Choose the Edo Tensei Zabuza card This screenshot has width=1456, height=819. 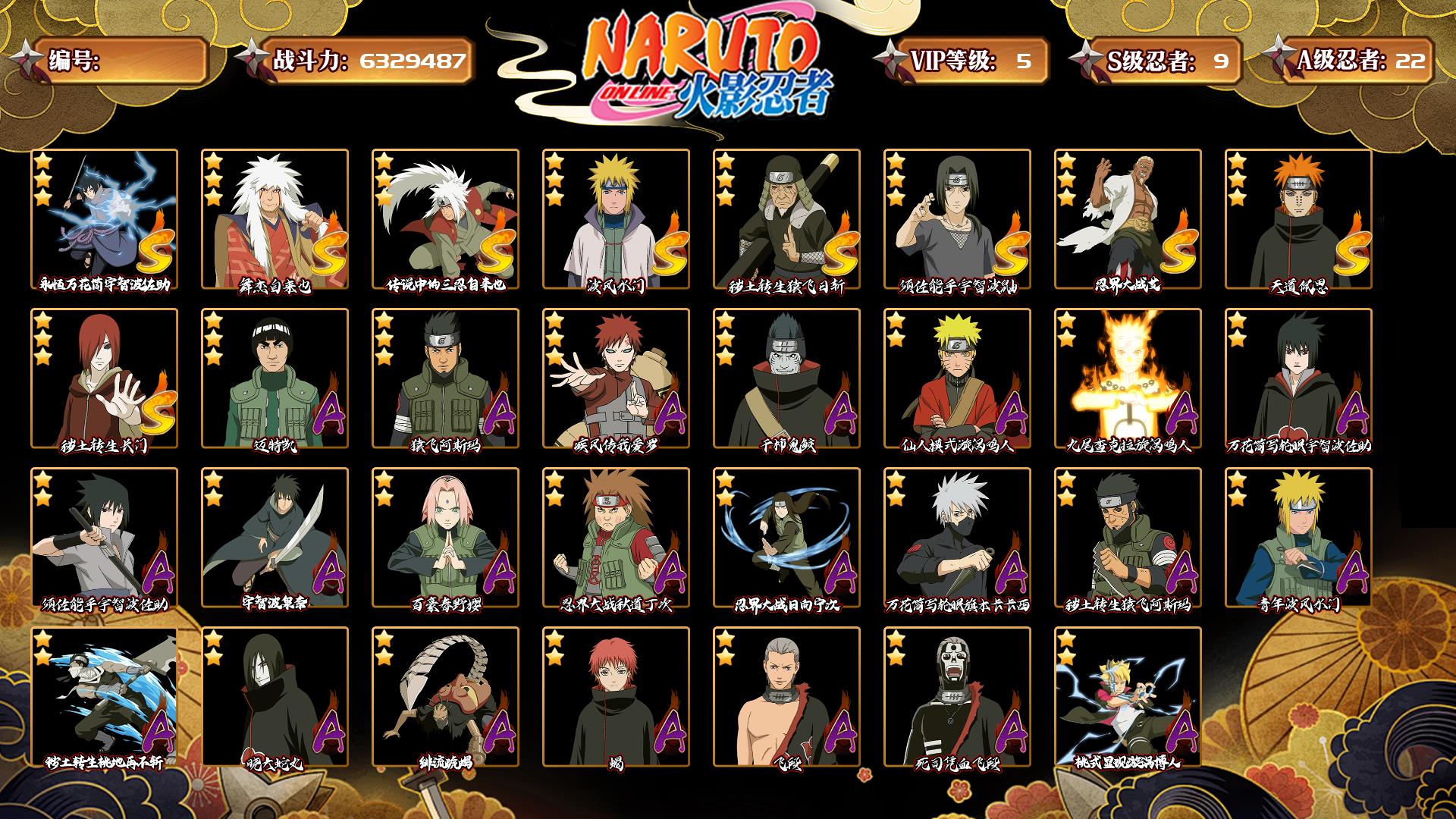(104, 696)
